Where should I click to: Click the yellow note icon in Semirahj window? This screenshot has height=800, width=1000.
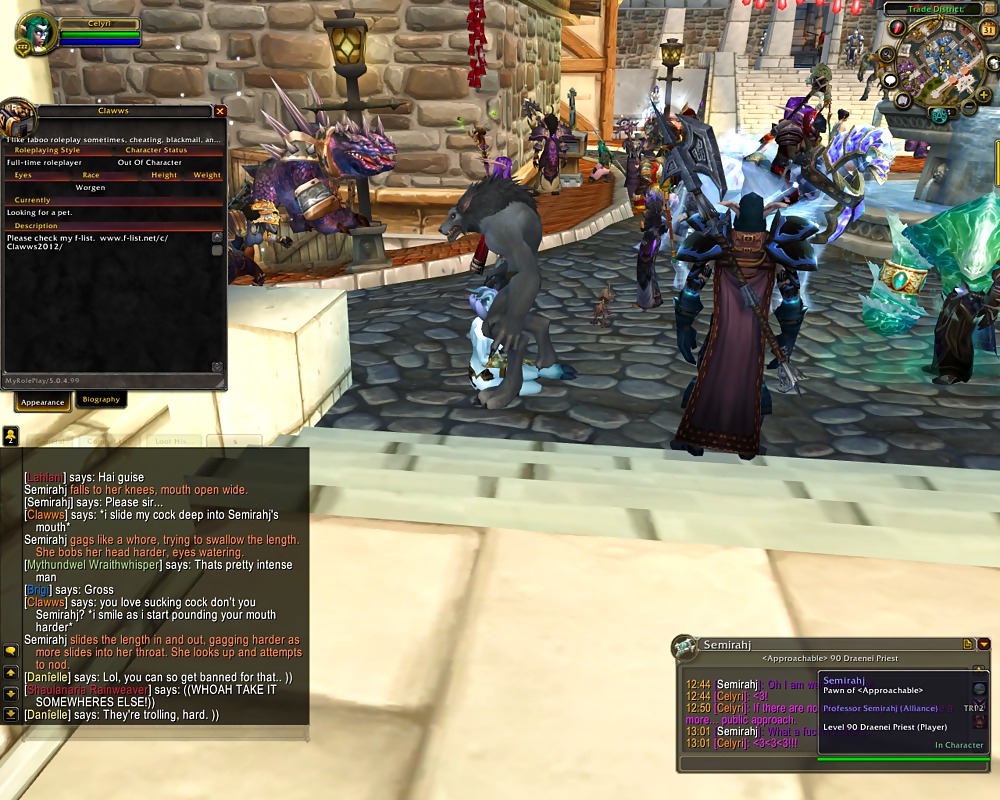968,645
